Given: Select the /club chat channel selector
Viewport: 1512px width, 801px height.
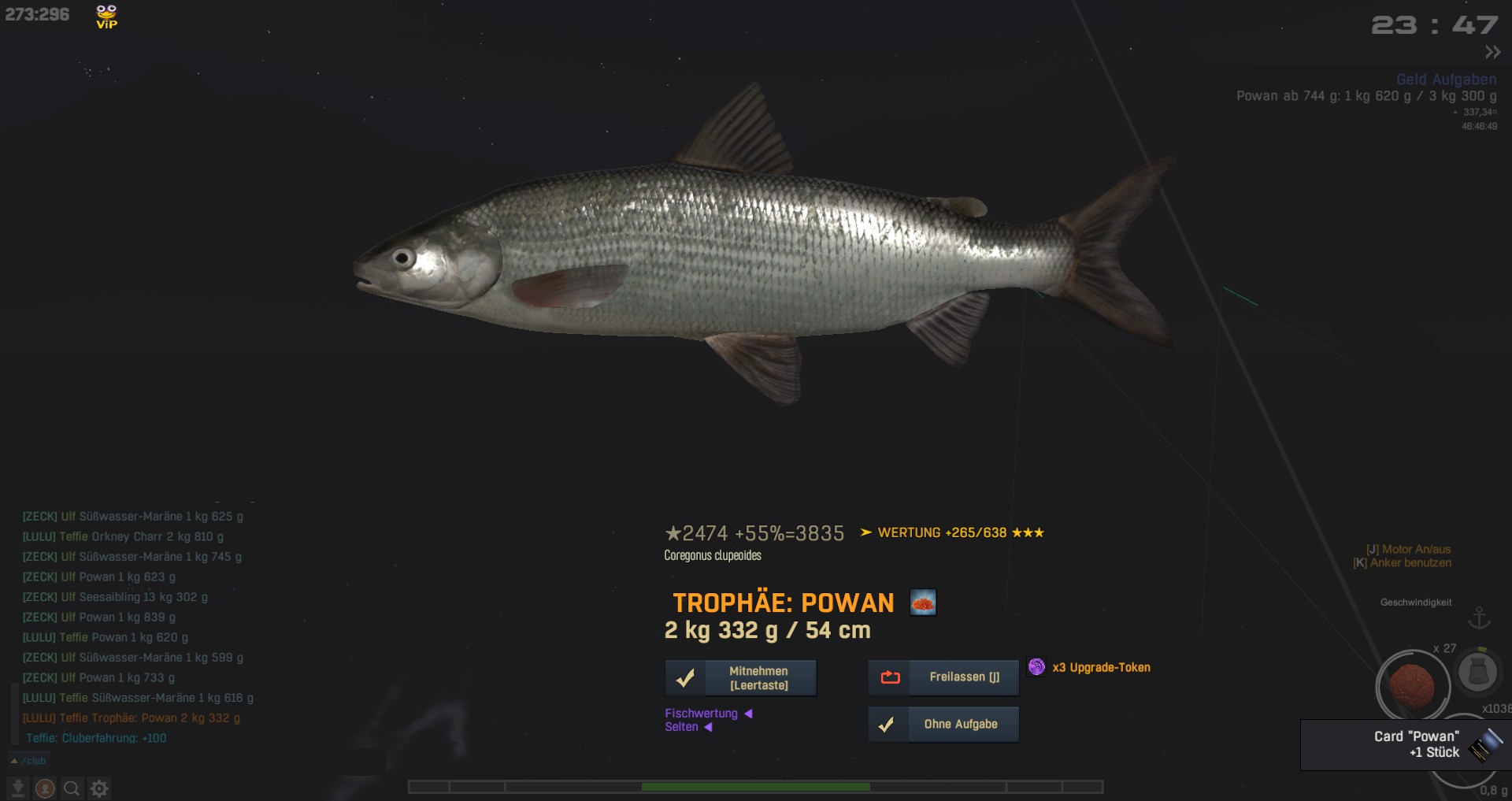Looking at the screenshot, I should coord(29,761).
